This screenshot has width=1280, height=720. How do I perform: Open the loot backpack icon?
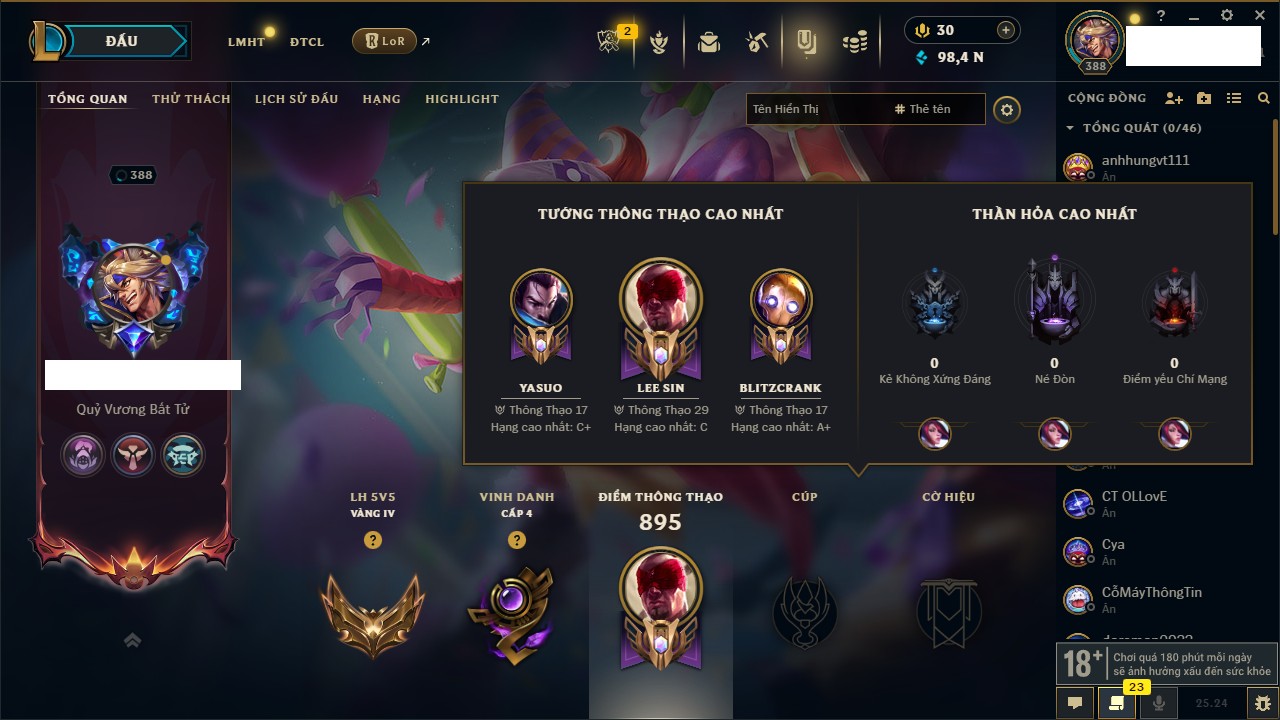click(x=709, y=42)
